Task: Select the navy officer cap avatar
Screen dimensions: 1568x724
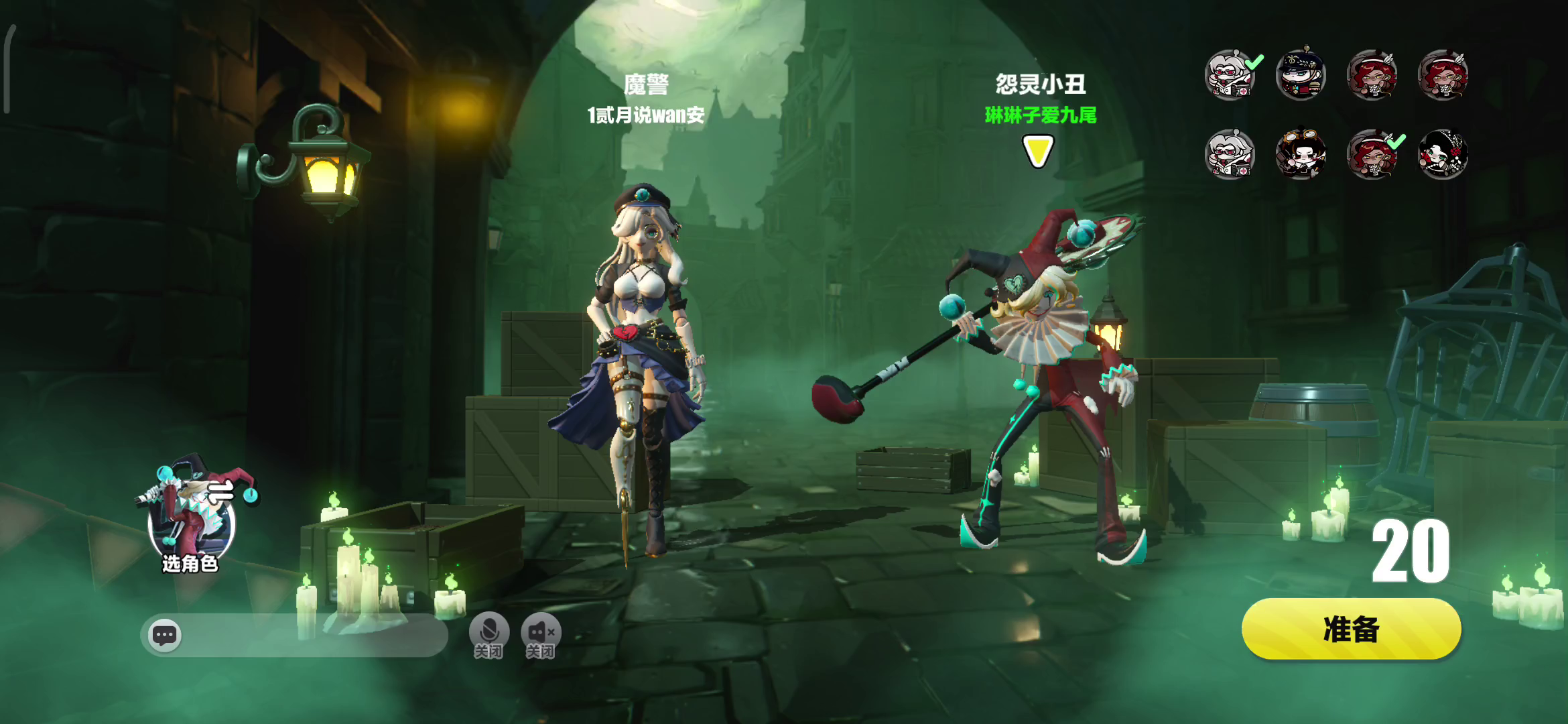Action: click(1301, 74)
